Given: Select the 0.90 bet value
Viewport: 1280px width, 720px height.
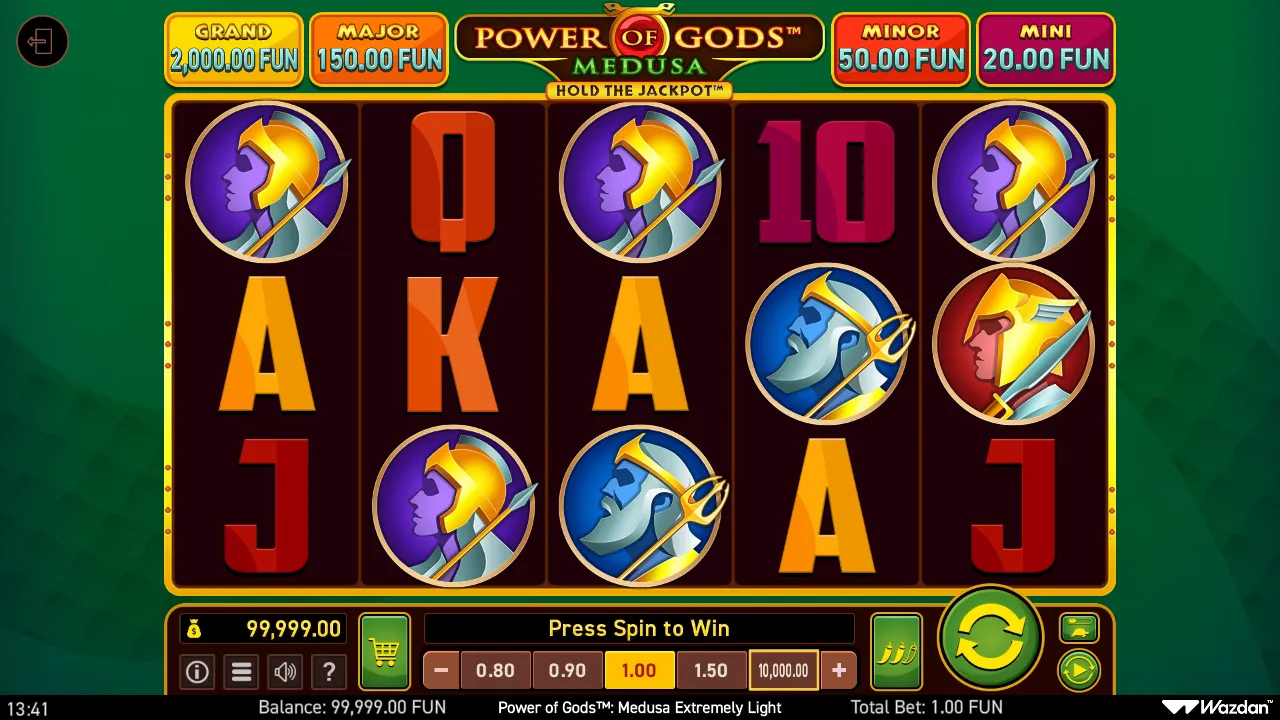Looking at the screenshot, I should pyautogui.click(x=567, y=670).
